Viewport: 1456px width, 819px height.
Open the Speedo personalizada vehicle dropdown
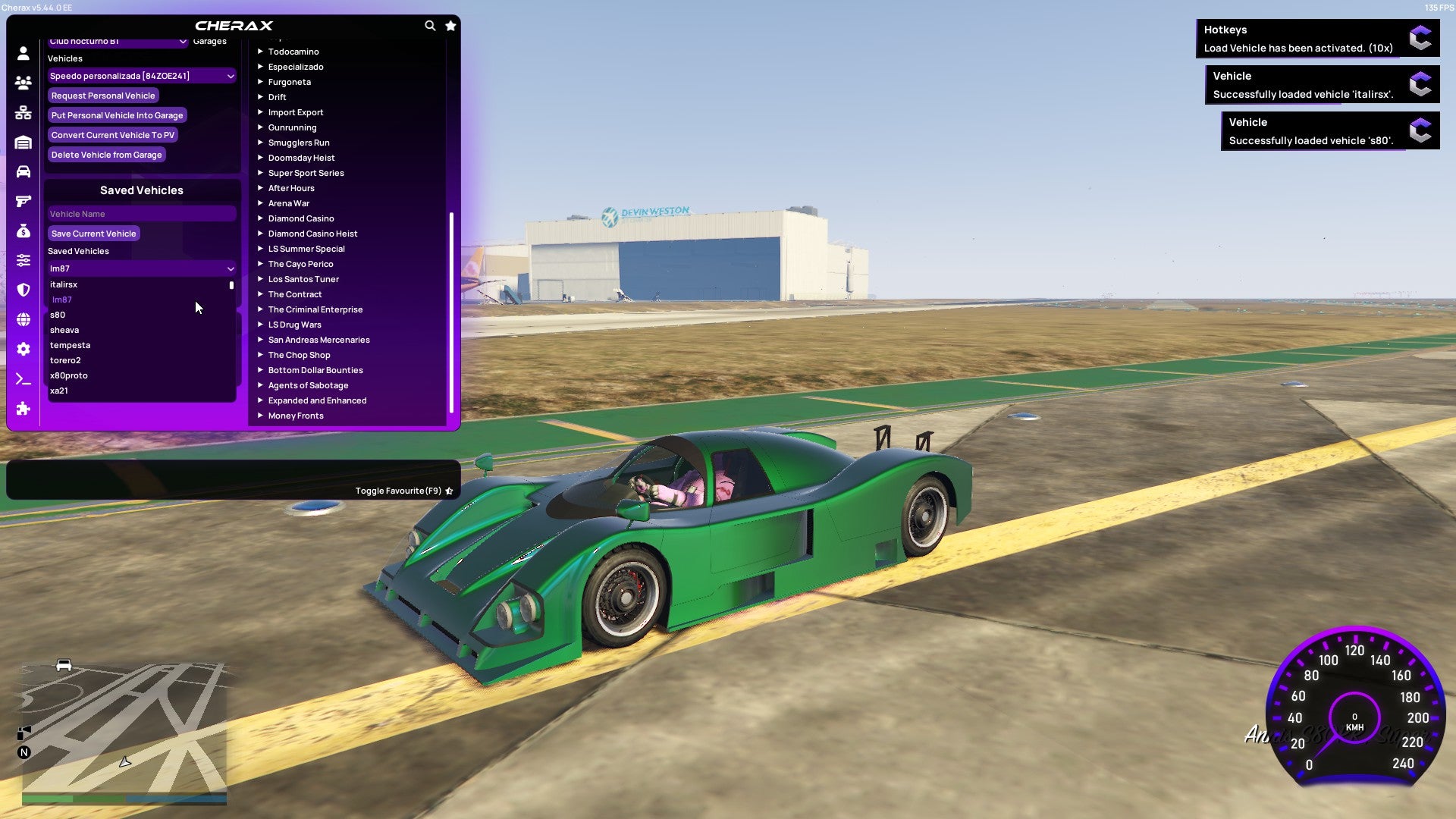pyautogui.click(x=141, y=76)
